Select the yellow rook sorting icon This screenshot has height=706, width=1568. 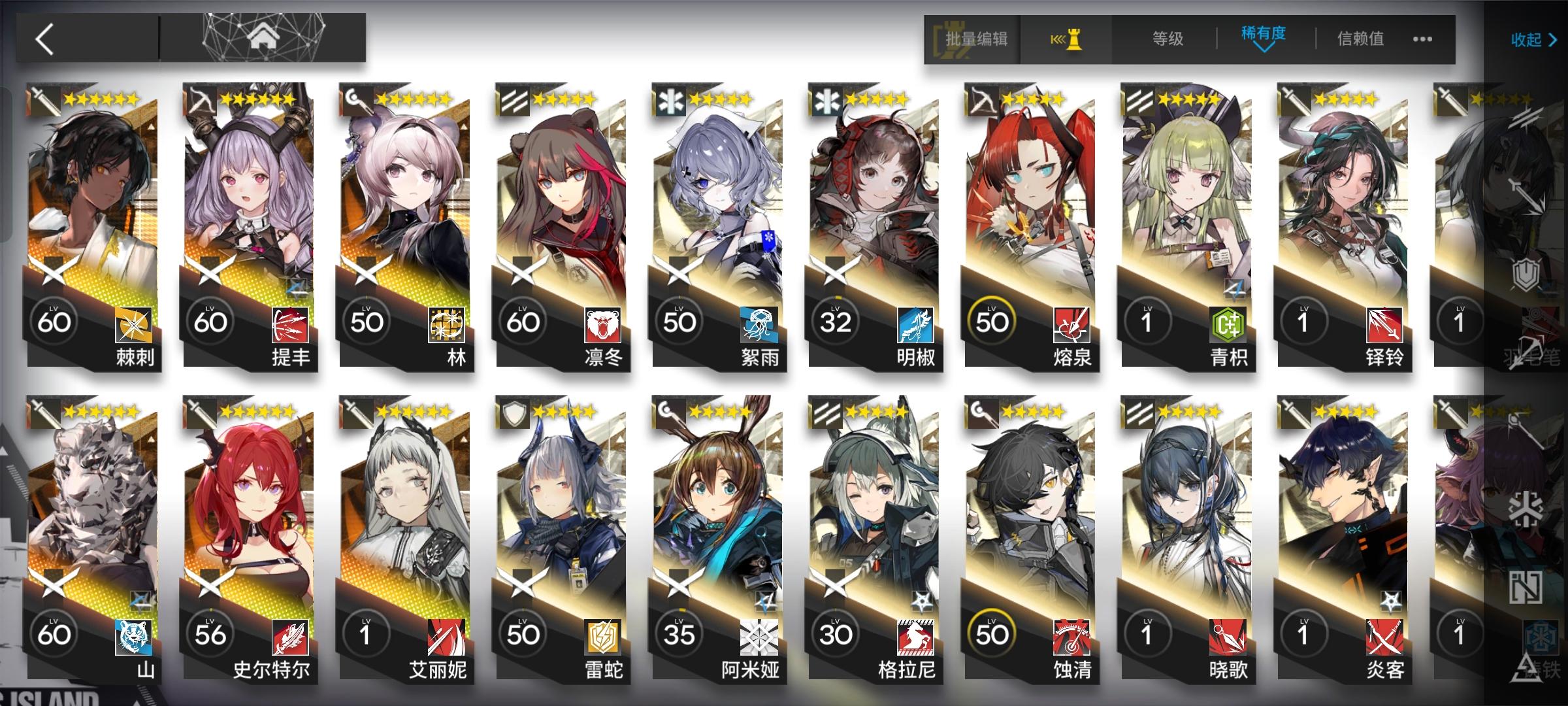[1069, 41]
